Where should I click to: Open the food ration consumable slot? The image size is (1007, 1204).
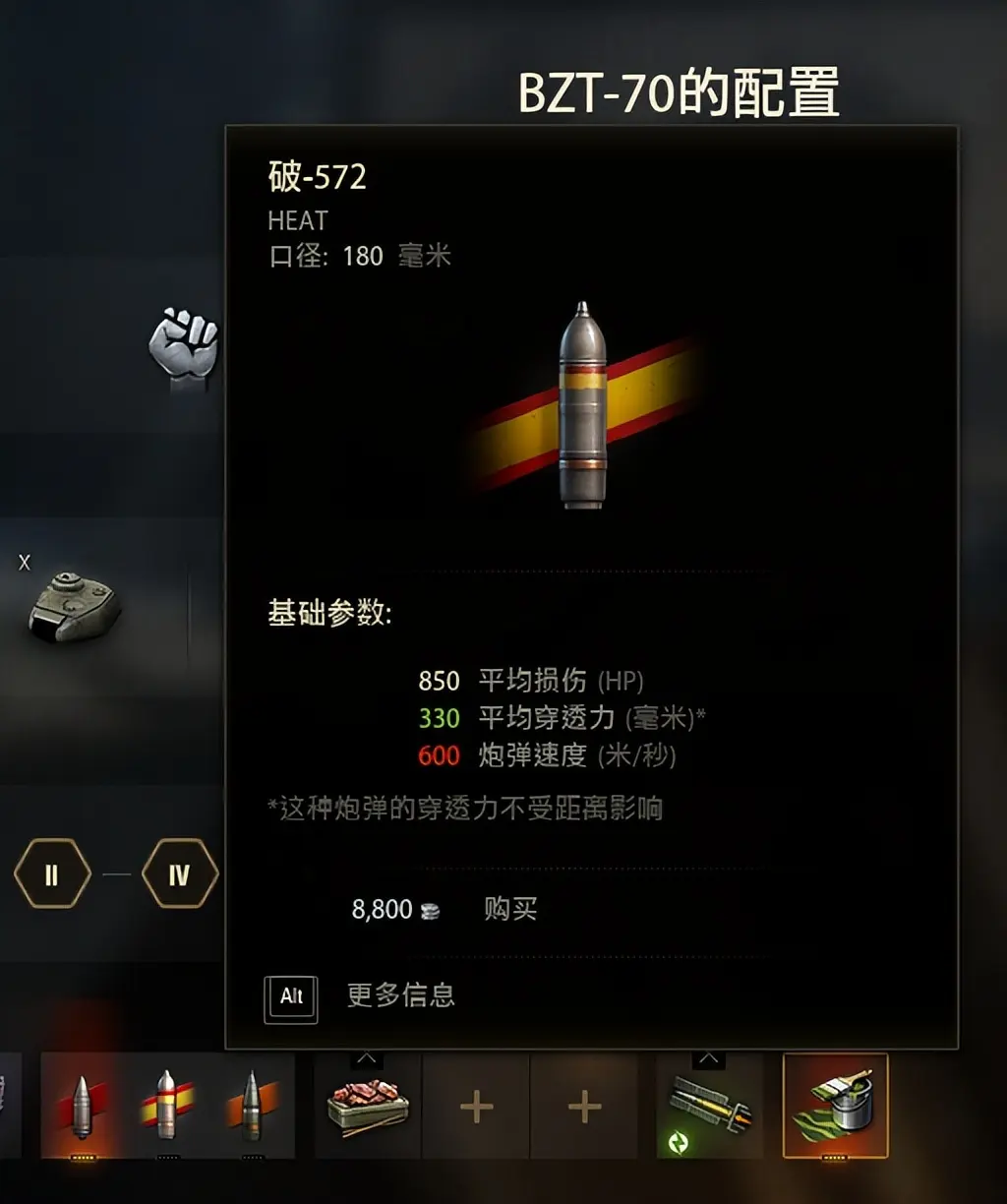(367, 1107)
